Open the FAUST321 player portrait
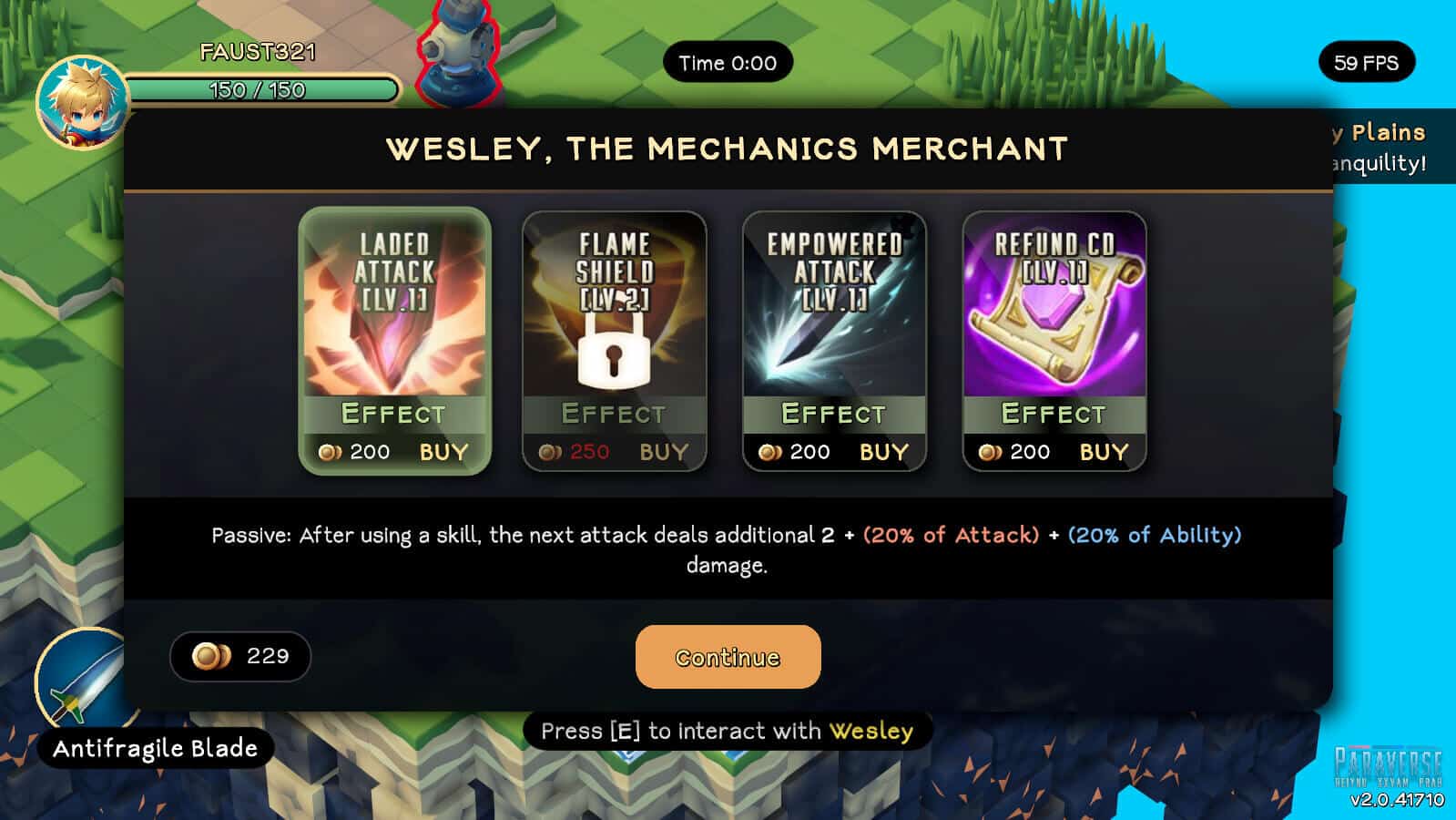This screenshot has height=820, width=1456. (82, 102)
